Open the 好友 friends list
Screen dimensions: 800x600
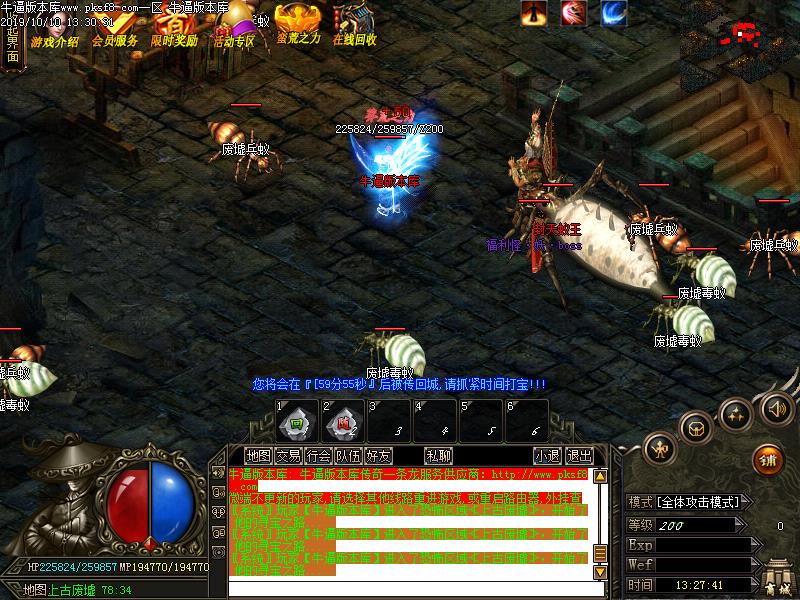click(x=378, y=456)
